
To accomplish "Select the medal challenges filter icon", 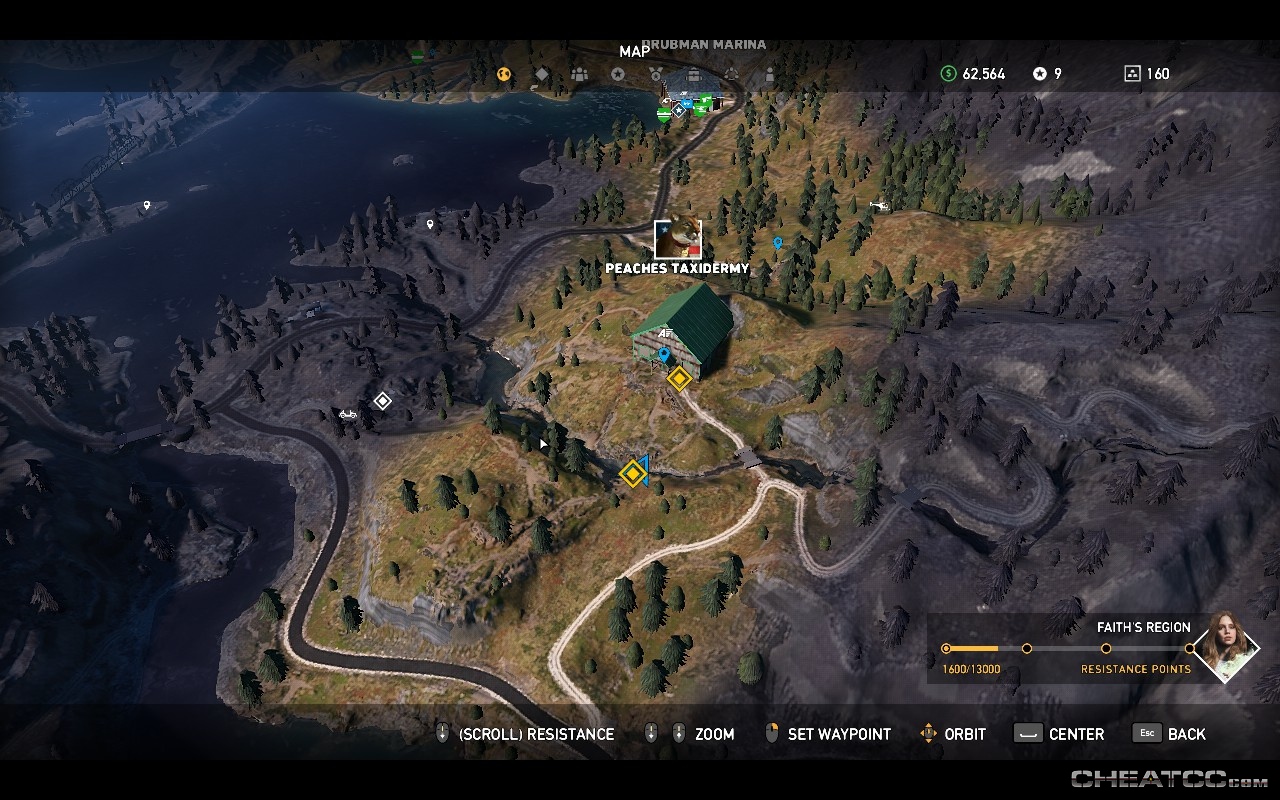I will (x=657, y=74).
